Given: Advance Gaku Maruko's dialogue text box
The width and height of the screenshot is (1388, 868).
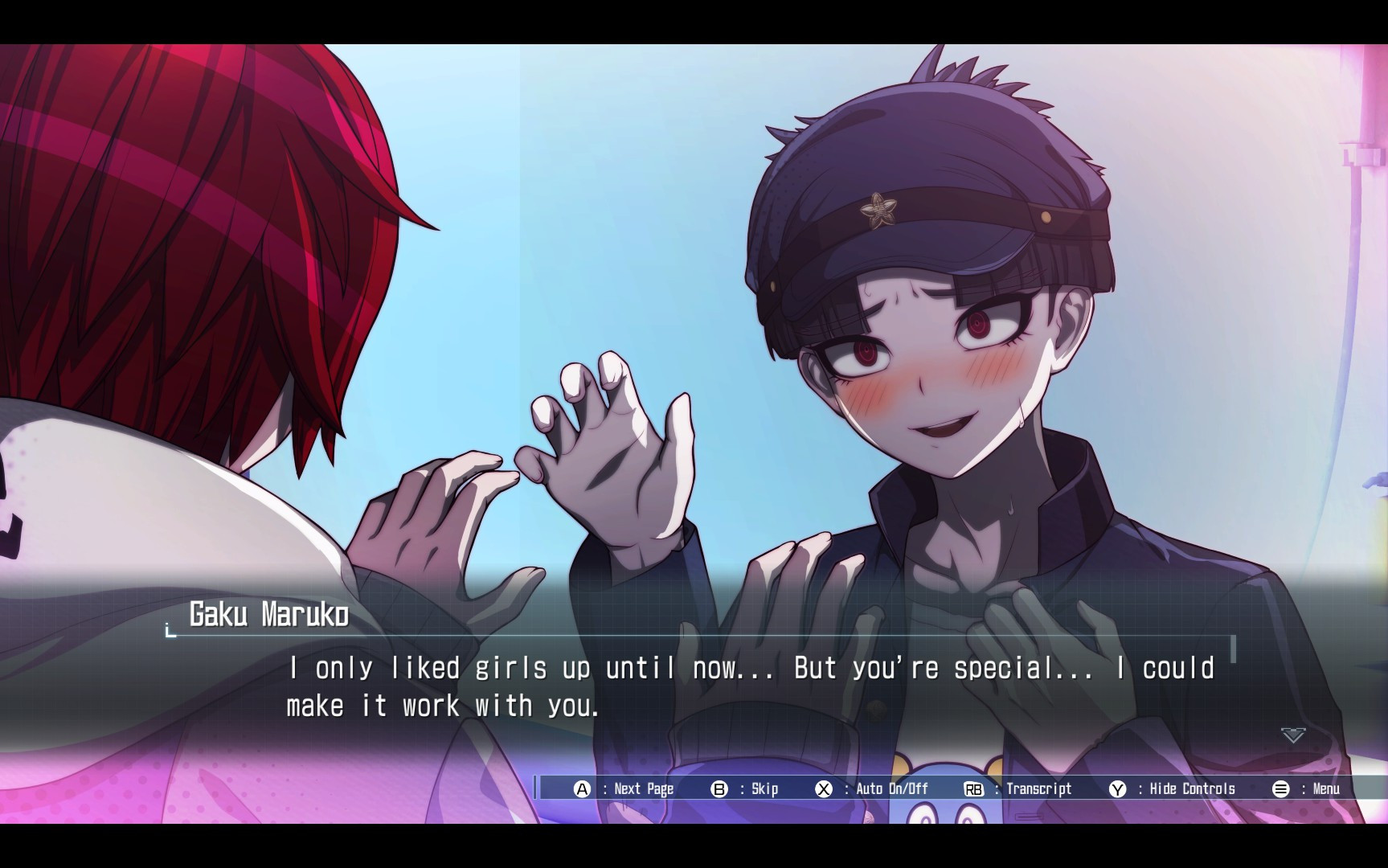Looking at the screenshot, I should (x=751, y=687).
